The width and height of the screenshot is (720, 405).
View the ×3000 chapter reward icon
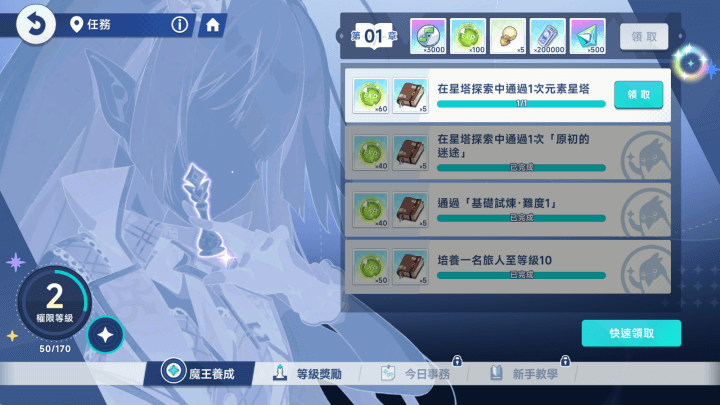coord(427,36)
